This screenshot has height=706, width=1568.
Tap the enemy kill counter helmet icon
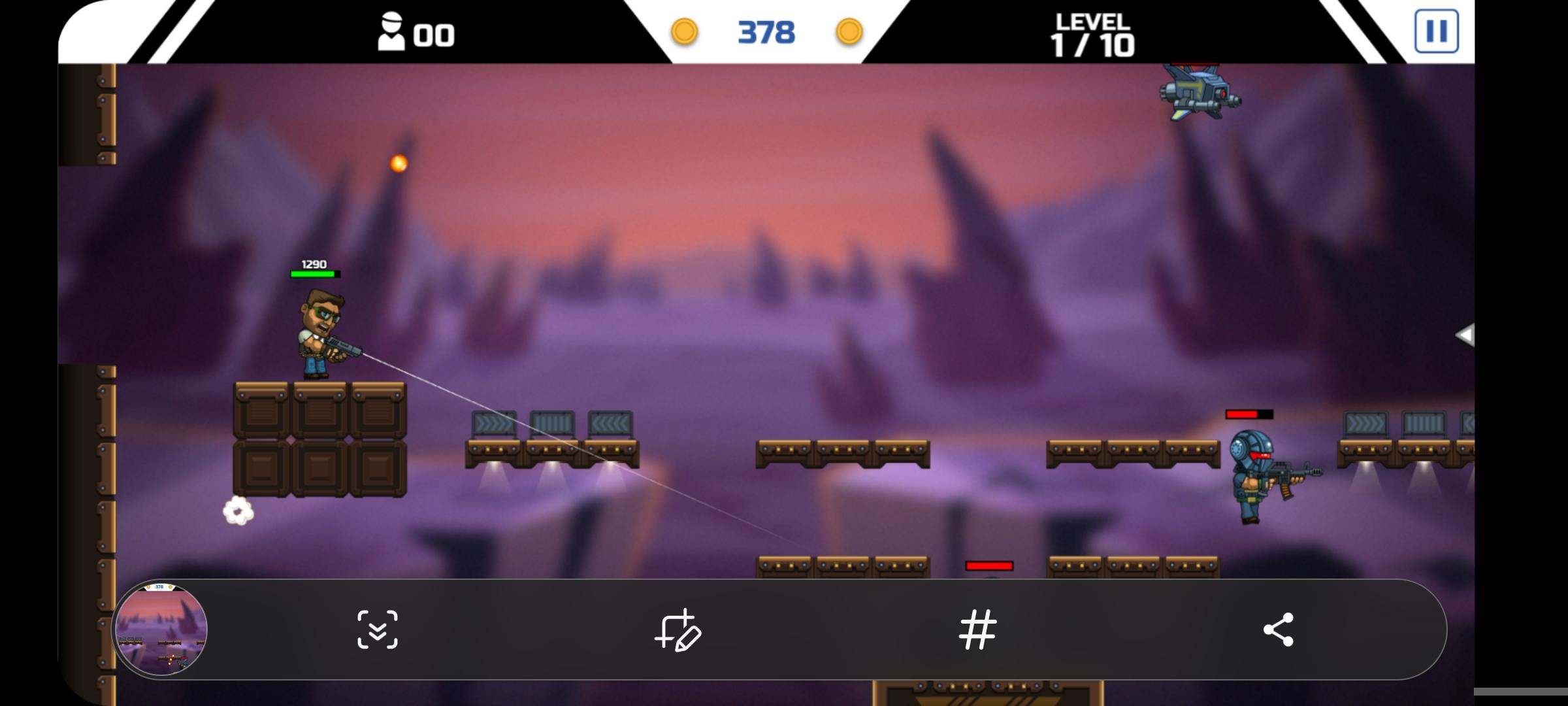[390, 31]
